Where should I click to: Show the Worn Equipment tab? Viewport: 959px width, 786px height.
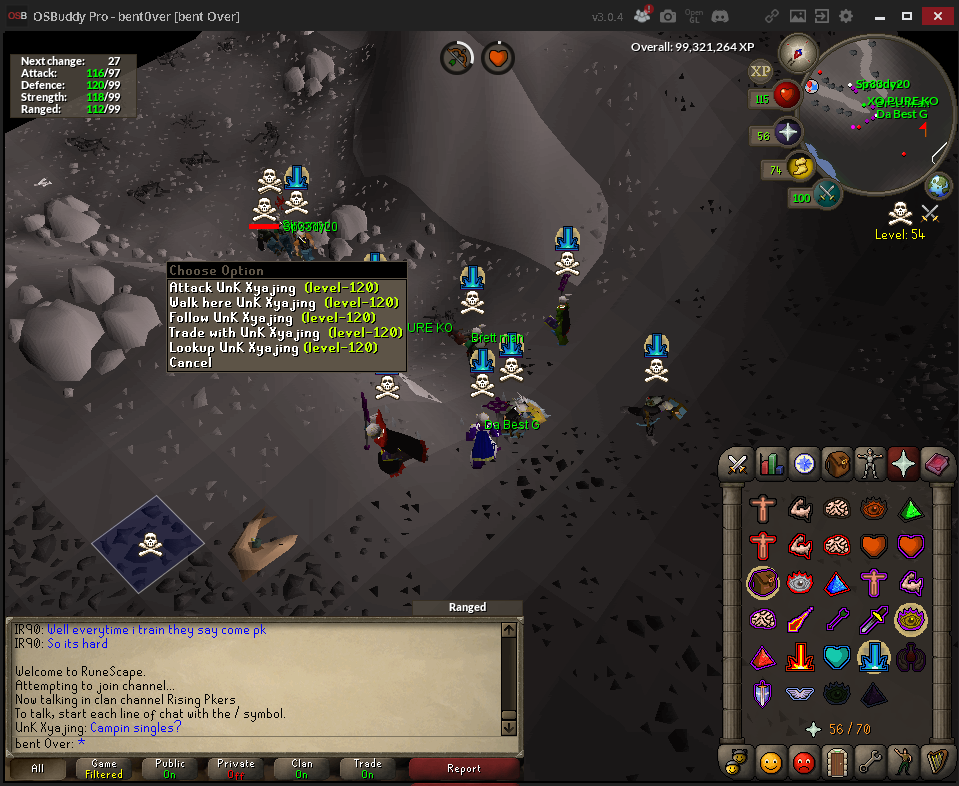pos(869,464)
